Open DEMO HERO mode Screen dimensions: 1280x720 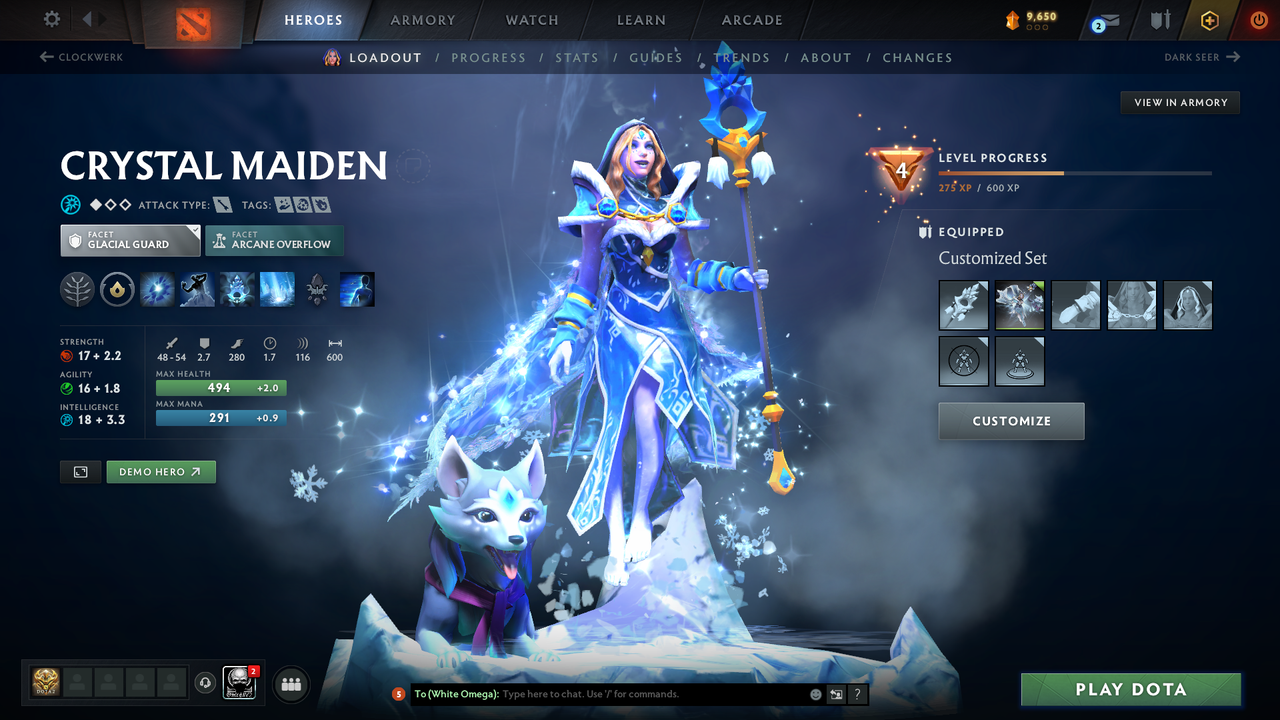tap(160, 471)
